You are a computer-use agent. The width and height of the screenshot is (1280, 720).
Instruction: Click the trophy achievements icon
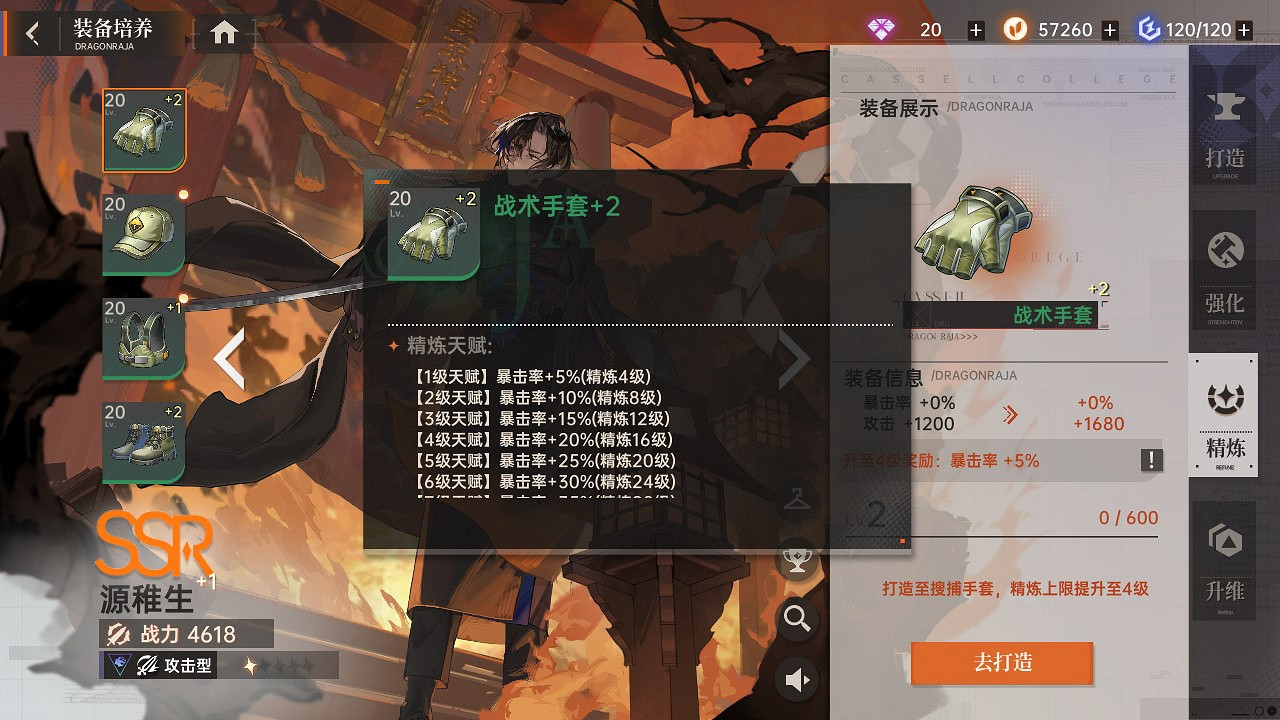[x=796, y=560]
